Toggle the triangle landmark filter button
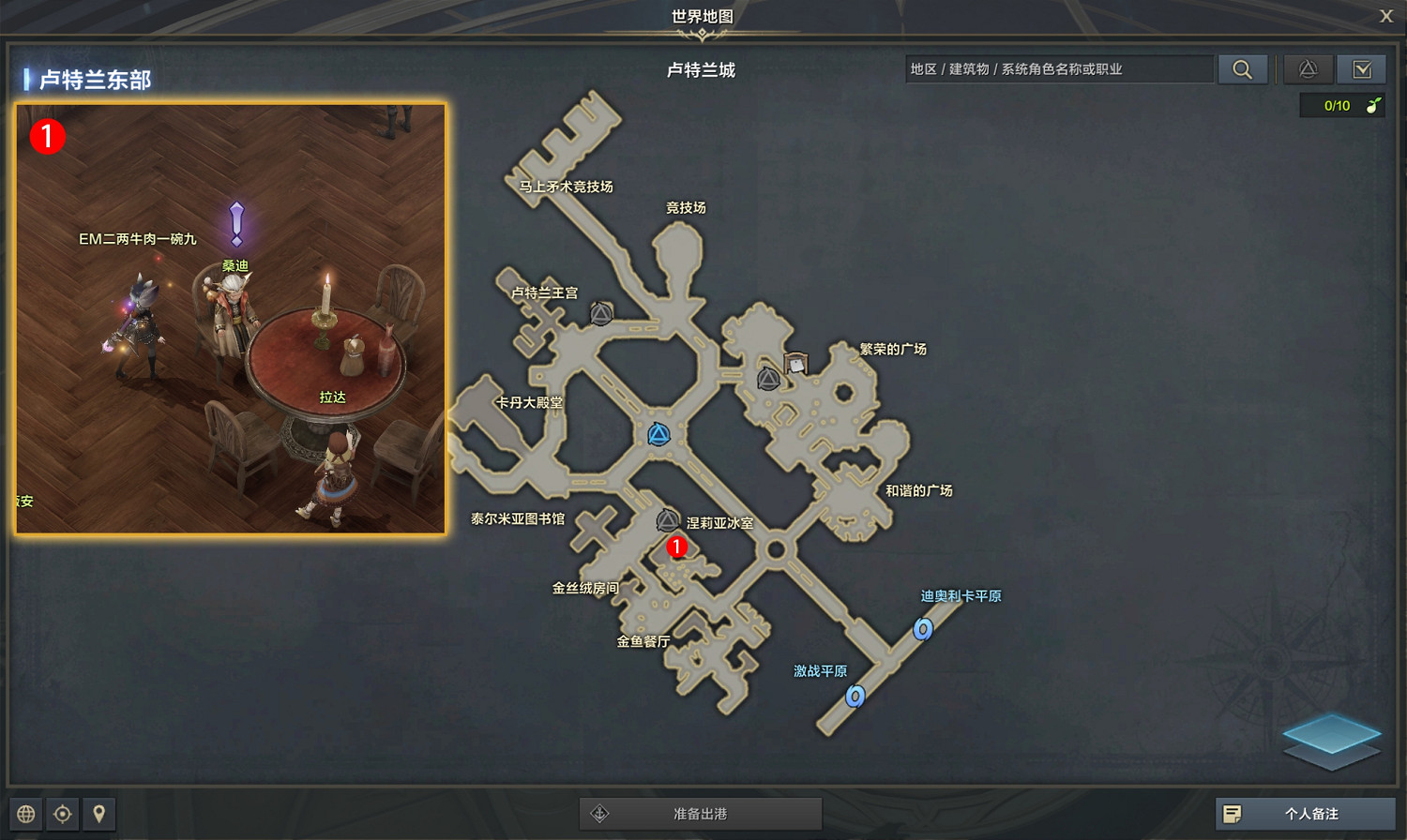 tap(1308, 68)
